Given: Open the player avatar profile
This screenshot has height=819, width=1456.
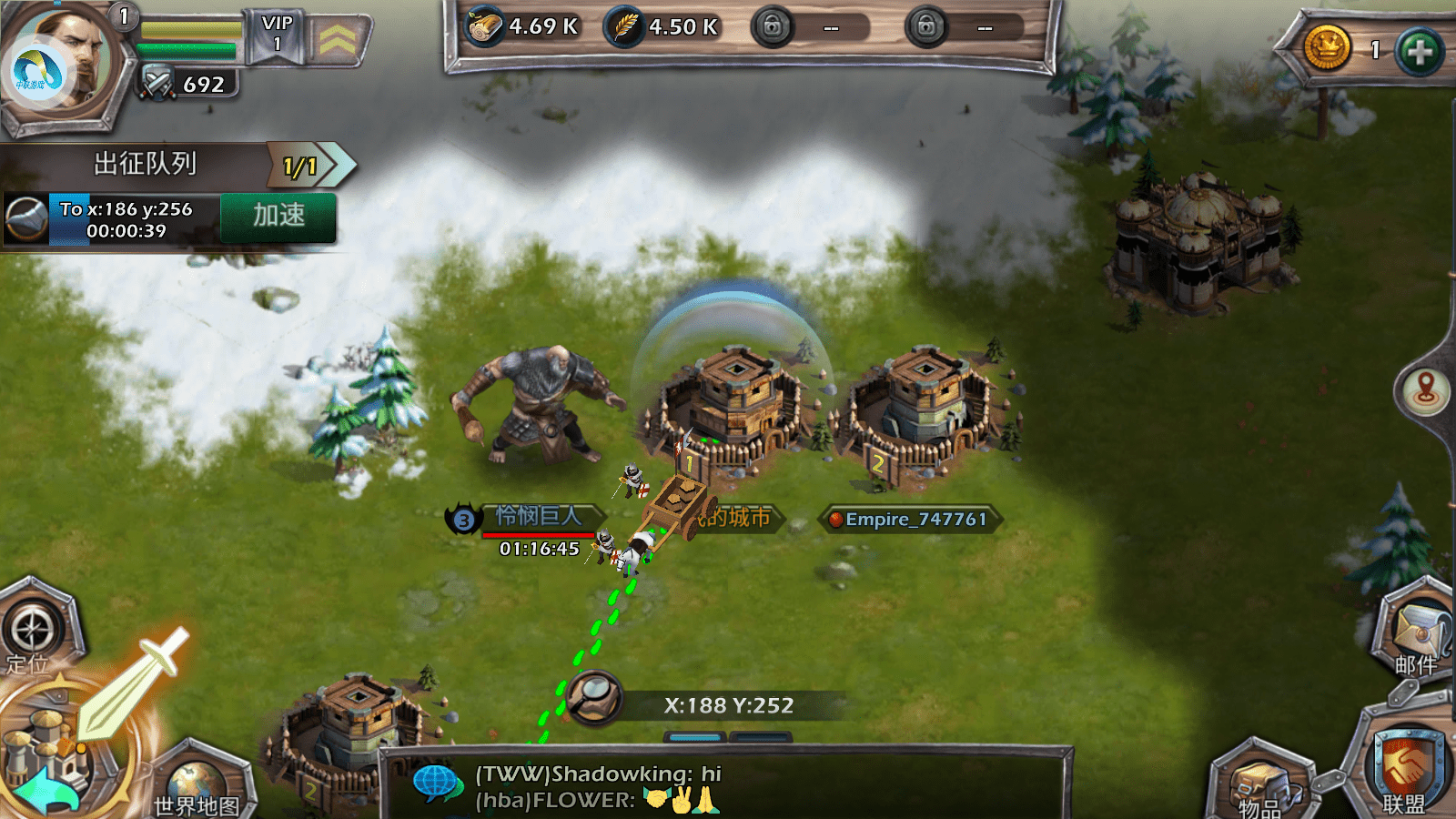Looking at the screenshot, I should (x=62, y=64).
